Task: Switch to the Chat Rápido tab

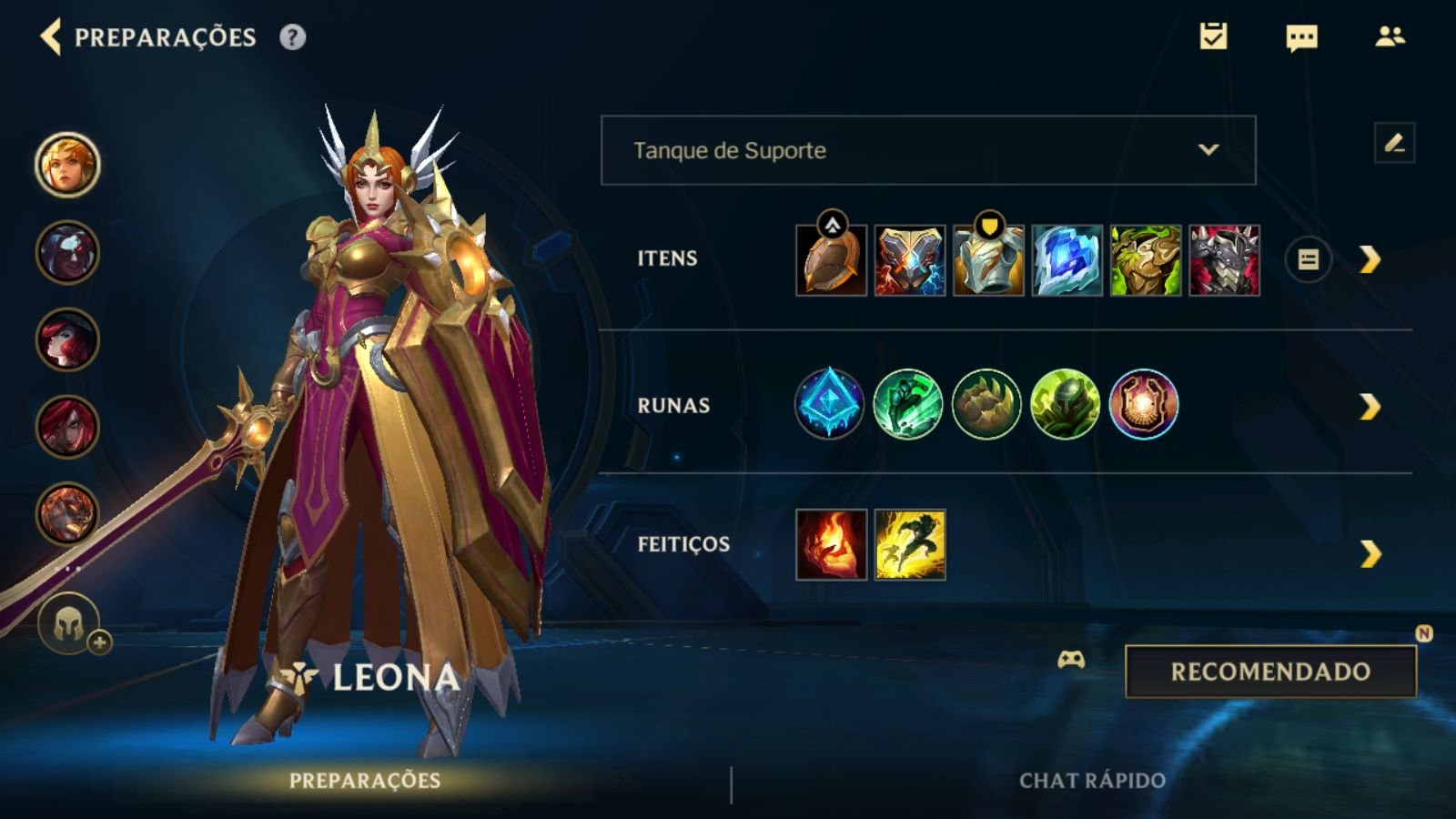Action: tap(1092, 781)
